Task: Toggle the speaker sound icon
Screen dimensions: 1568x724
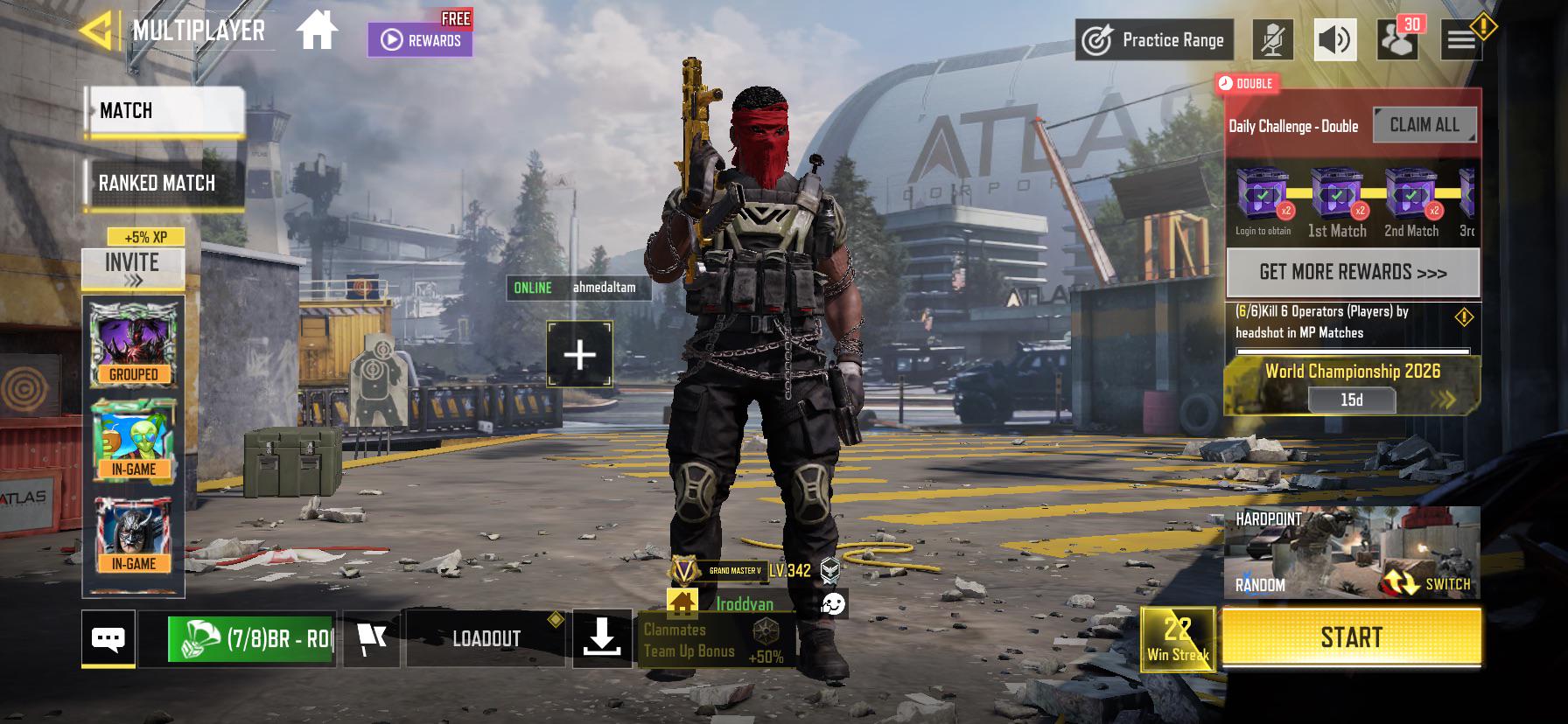Action: 1335,40
